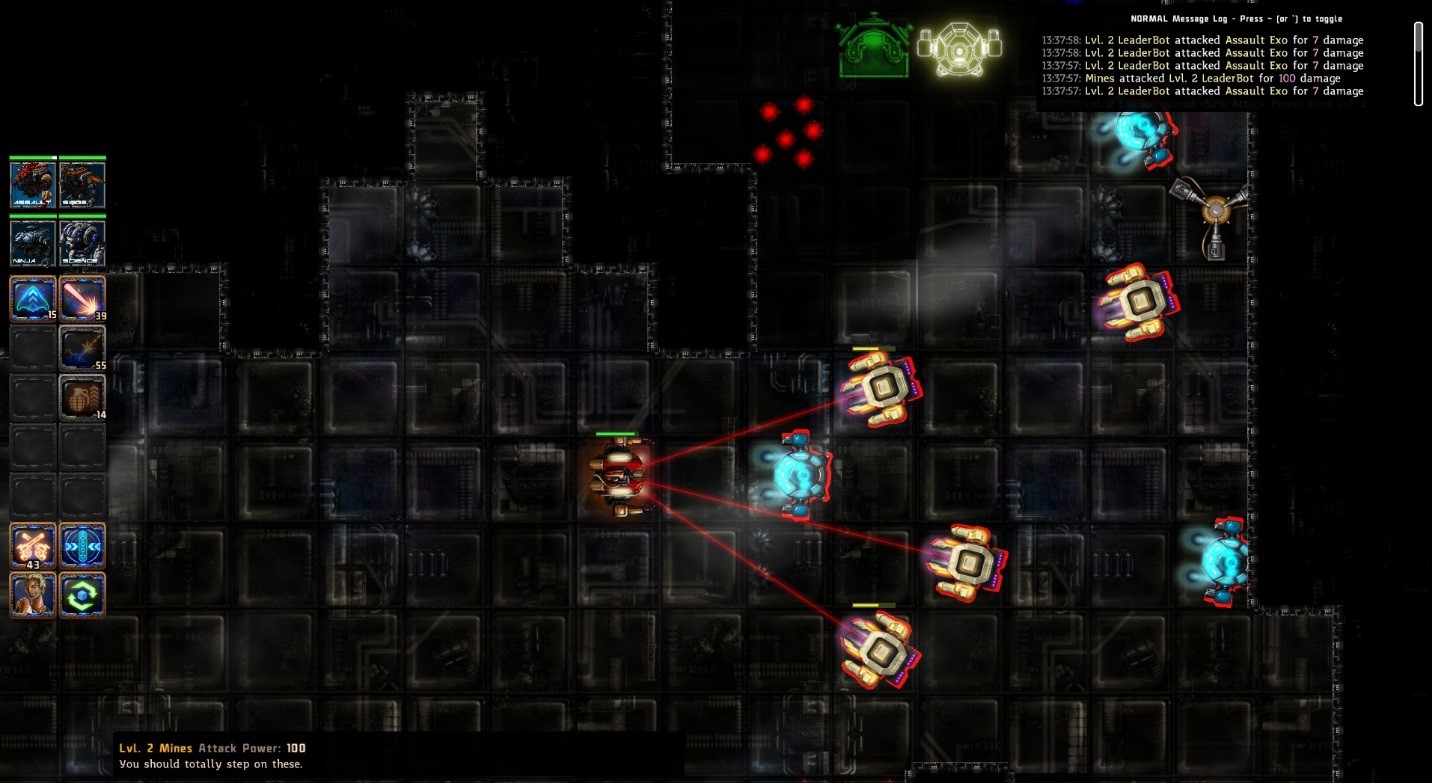Switch to the Ninja Exo
This screenshot has height=783, width=1432.
point(33,240)
